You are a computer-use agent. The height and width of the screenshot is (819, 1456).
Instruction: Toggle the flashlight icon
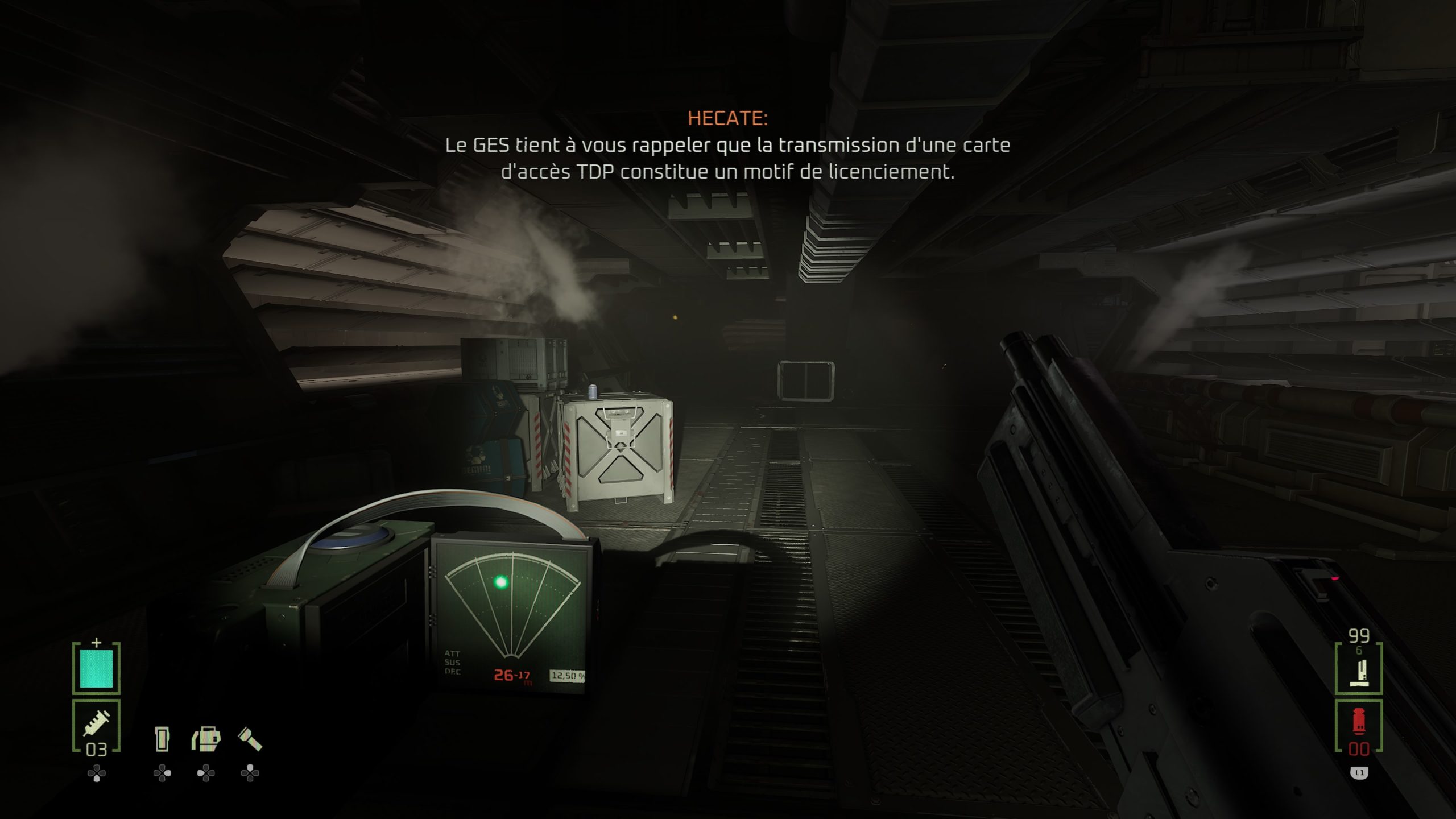(250, 739)
